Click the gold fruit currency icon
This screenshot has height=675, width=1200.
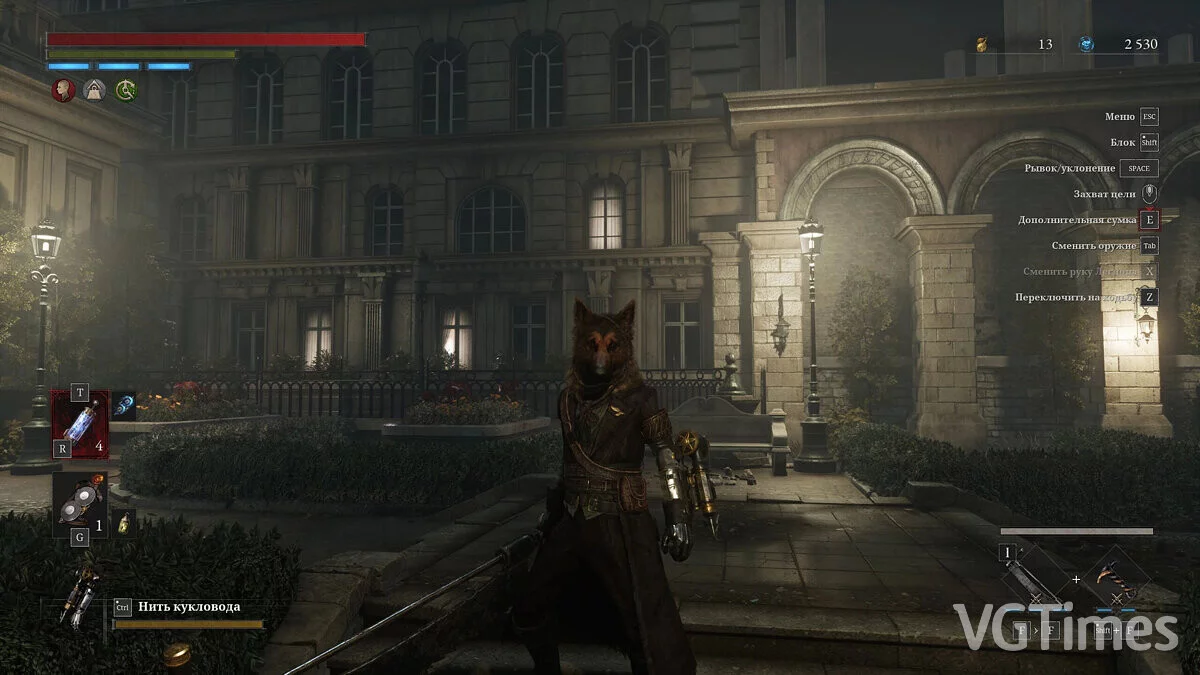(x=982, y=44)
